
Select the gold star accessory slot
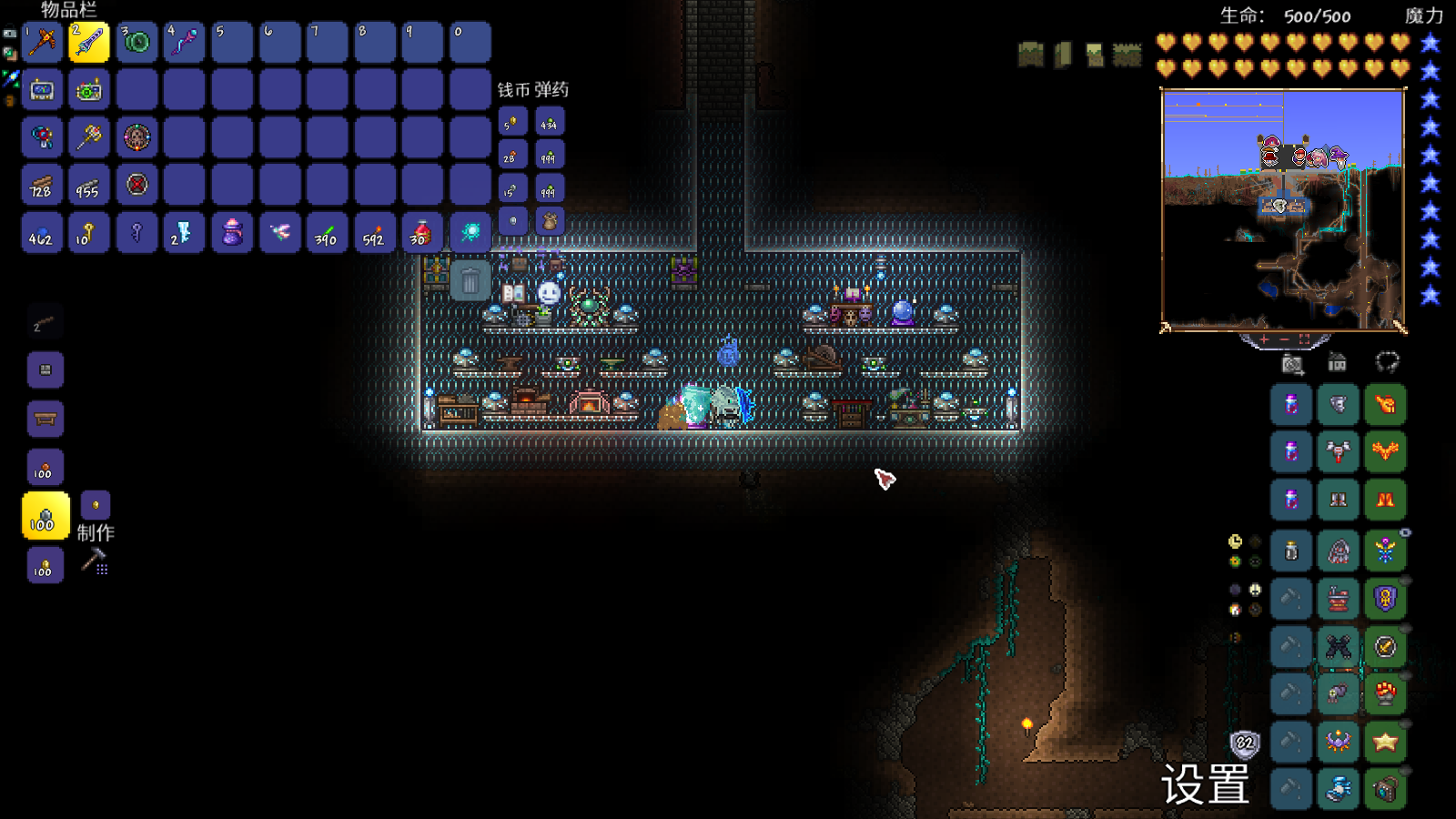[1385, 742]
